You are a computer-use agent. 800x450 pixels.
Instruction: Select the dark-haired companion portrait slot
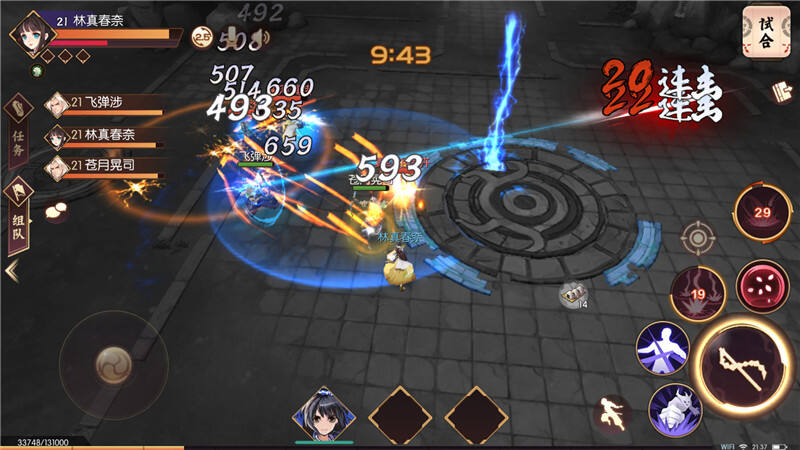[324, 413]
